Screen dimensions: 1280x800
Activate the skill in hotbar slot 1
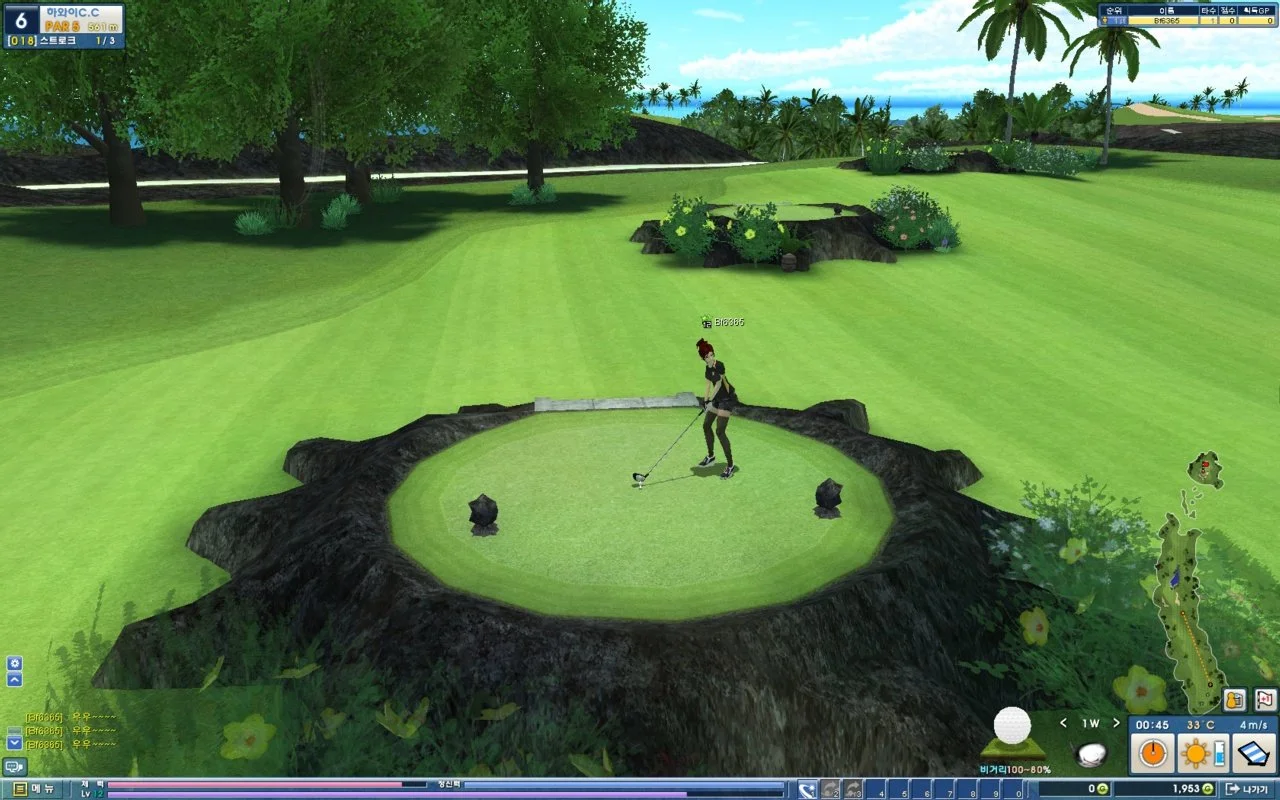click(x=808, y=790)
